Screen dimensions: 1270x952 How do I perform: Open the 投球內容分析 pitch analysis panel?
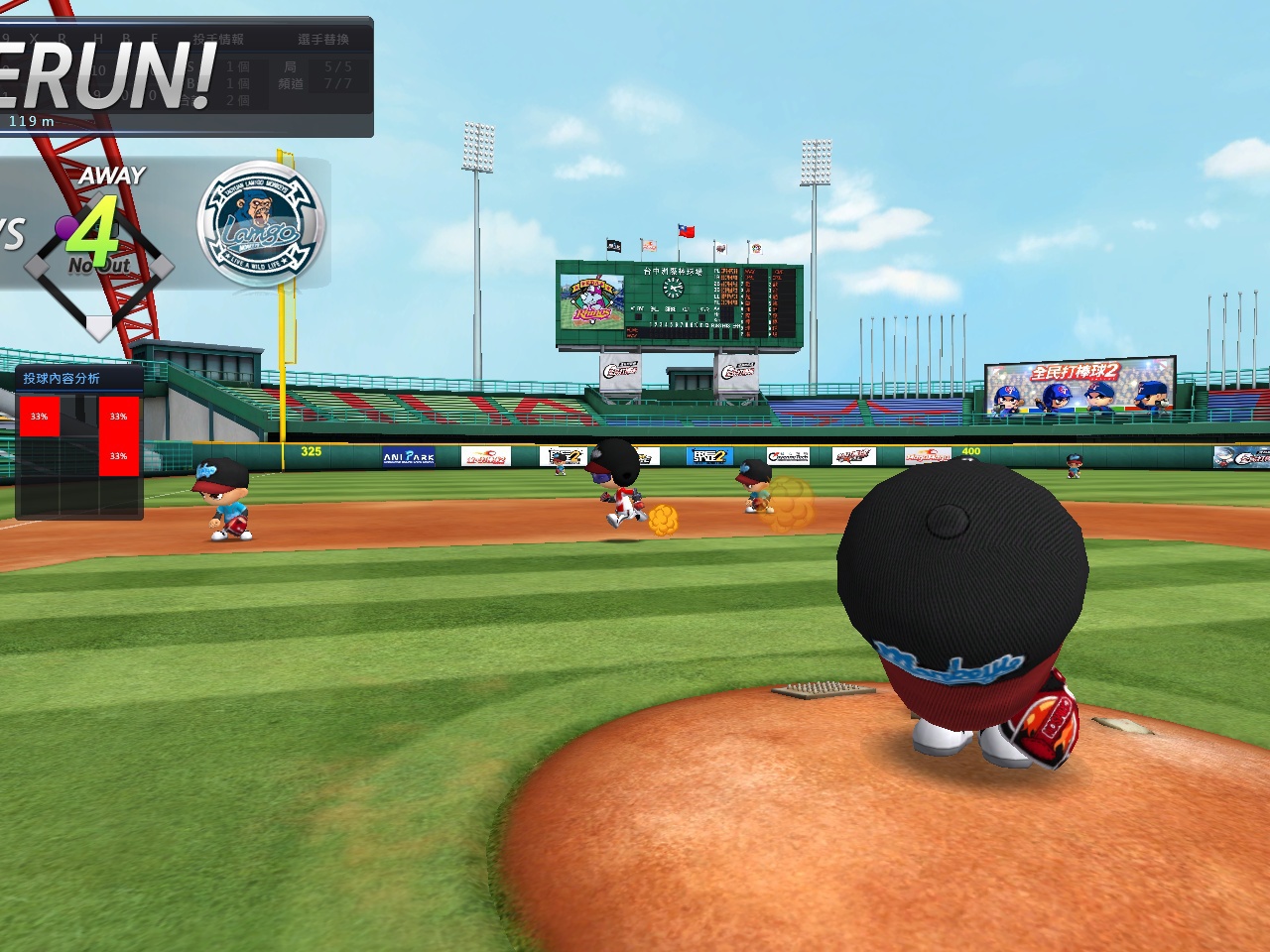62,378
